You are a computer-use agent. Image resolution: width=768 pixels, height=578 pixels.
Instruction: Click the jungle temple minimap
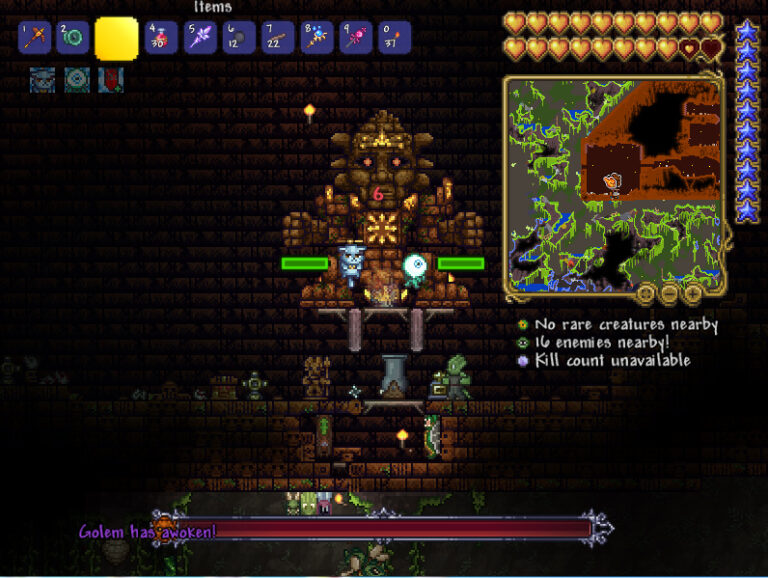pyautogui.click(x=612, y=185)
